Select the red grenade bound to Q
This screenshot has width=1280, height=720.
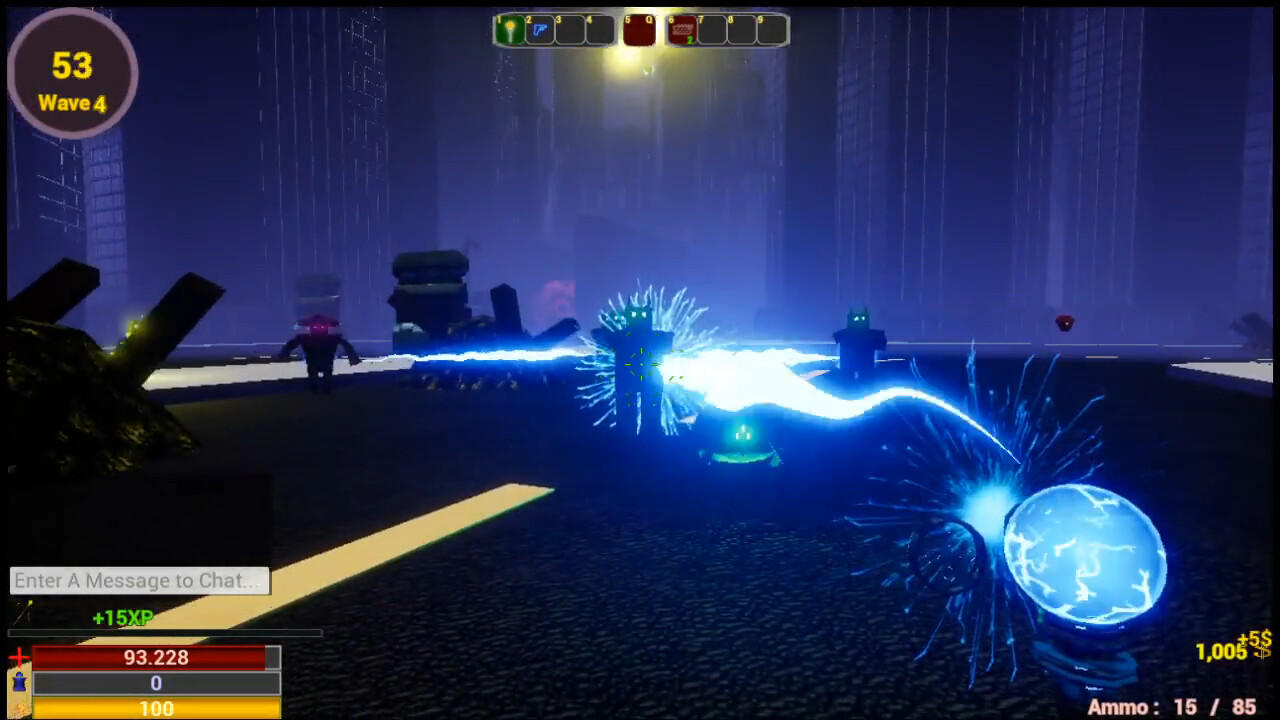click(x=640, y=30)
